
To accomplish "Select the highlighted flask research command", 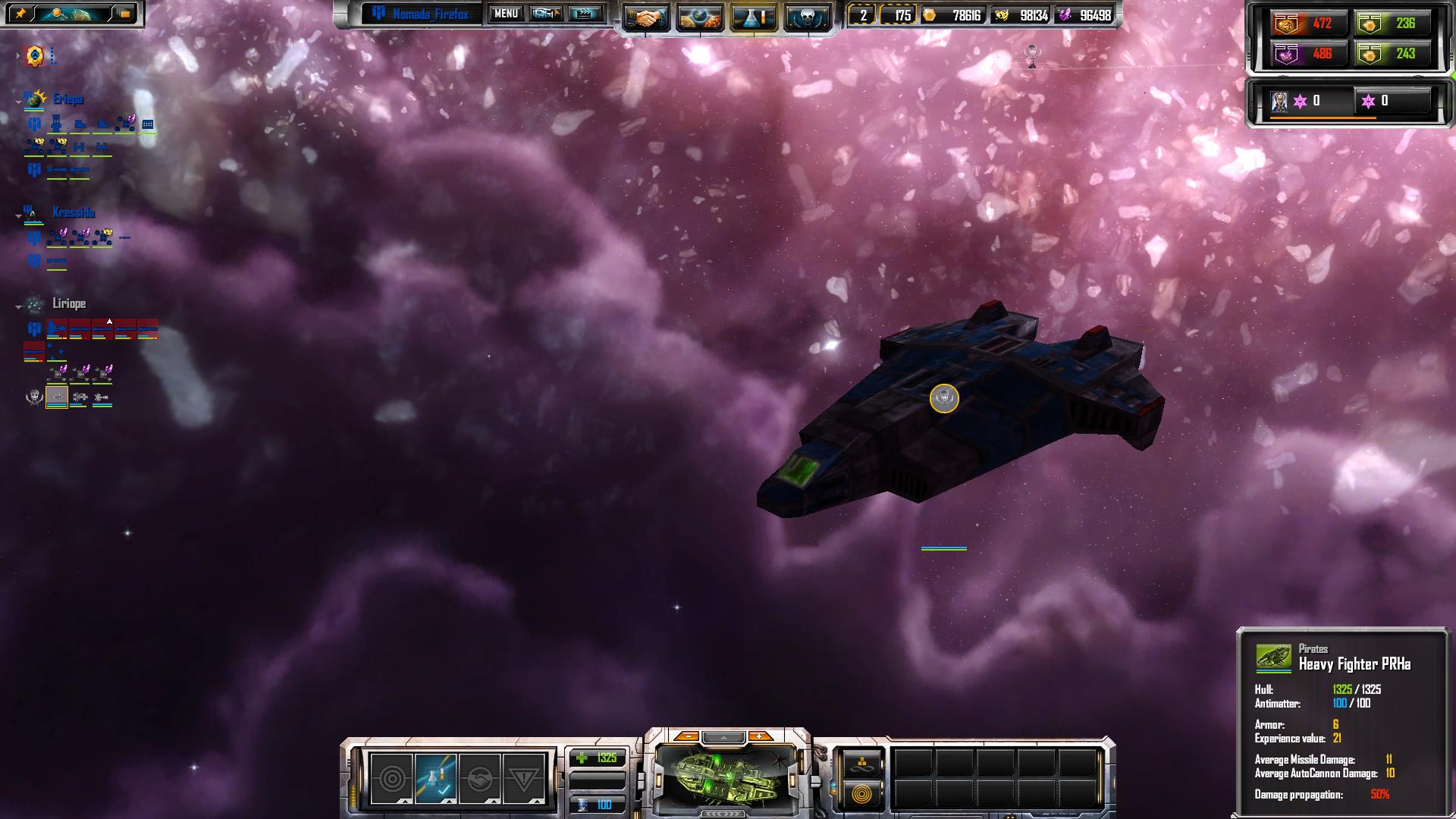I will pyautogui.click(x=436, y=779).
